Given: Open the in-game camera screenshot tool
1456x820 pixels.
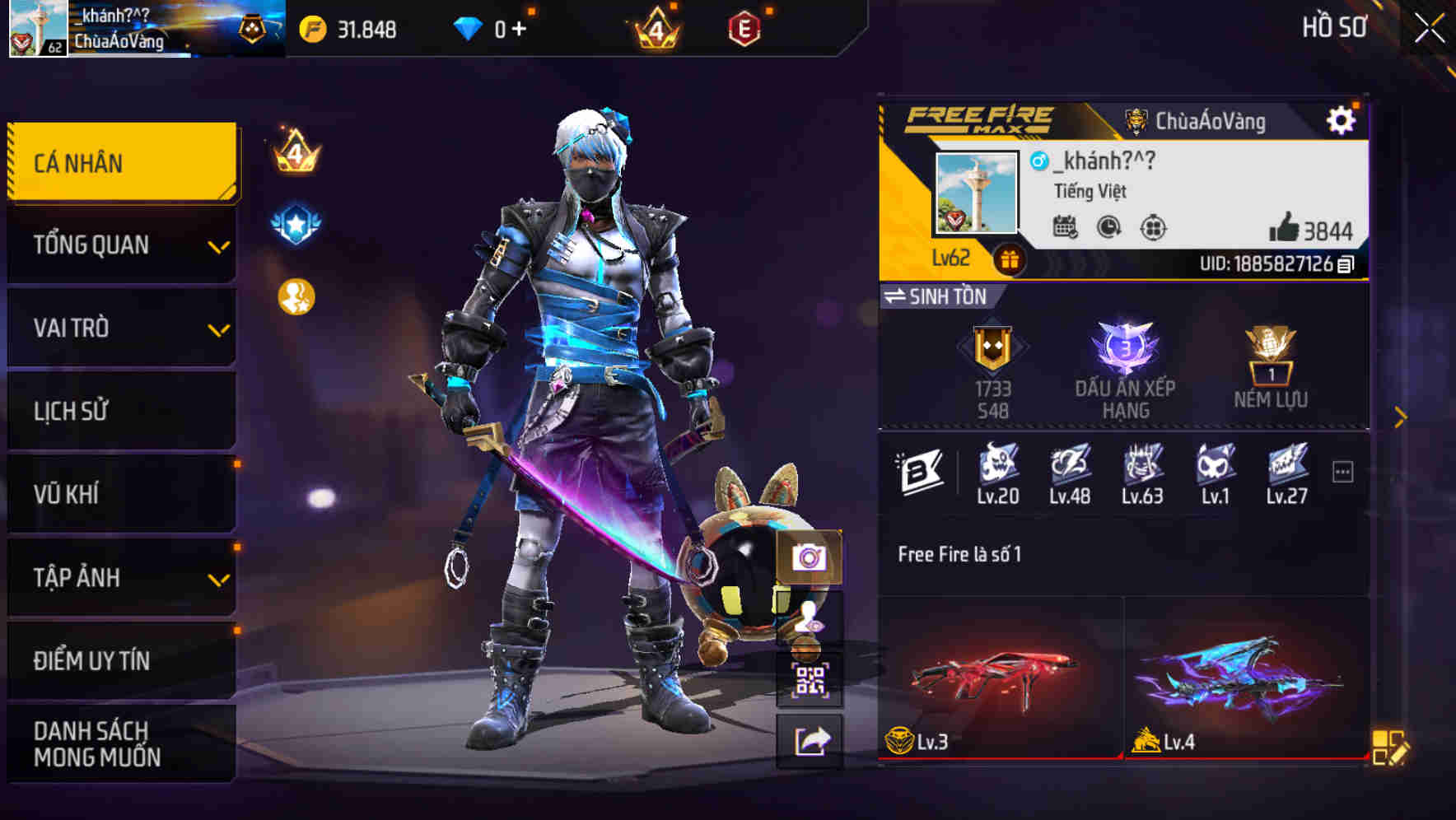Looking at the screenshot, I should coord(811,559).
